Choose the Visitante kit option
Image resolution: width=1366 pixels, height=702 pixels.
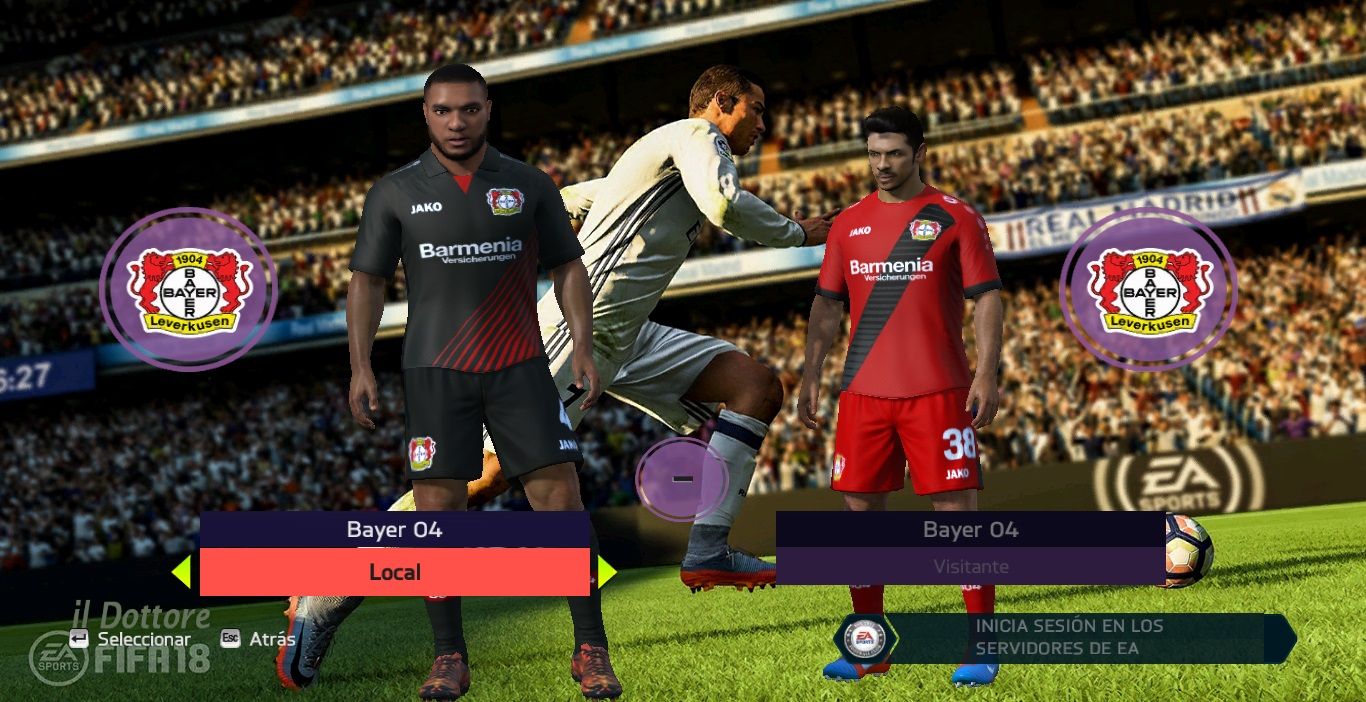click(970, 566)
